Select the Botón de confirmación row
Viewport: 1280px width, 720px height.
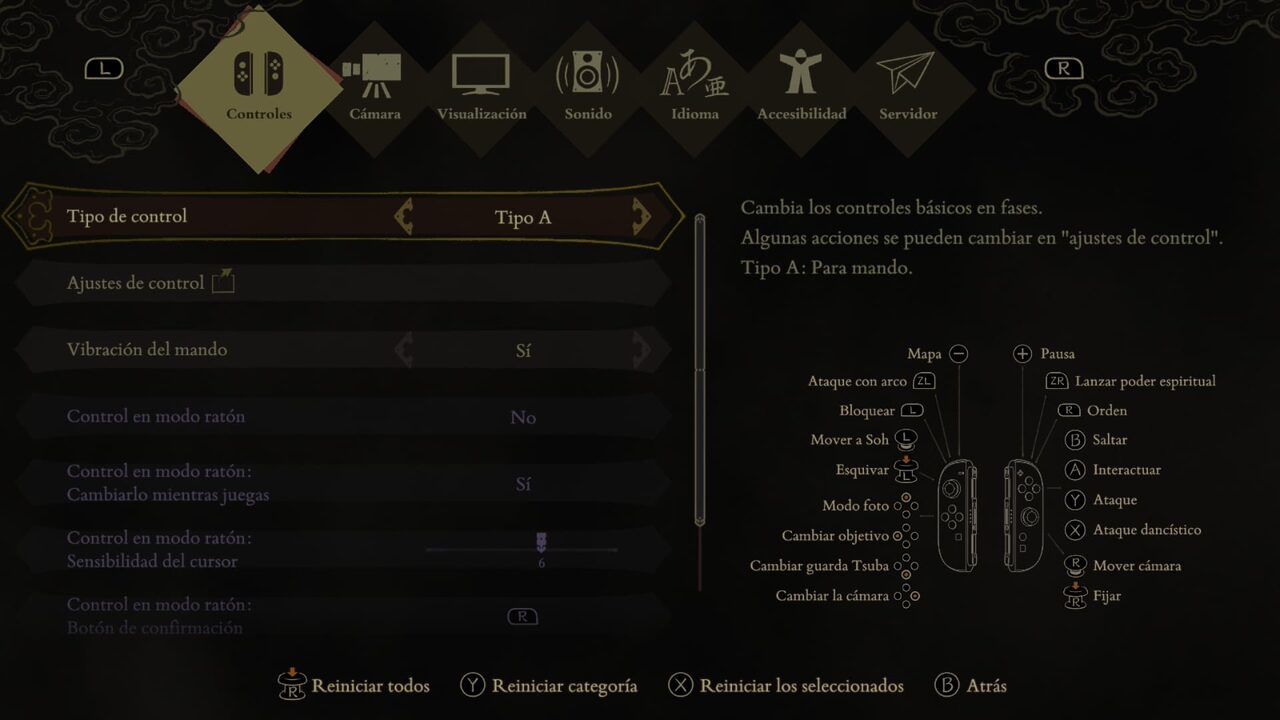(x=340, y=616)
